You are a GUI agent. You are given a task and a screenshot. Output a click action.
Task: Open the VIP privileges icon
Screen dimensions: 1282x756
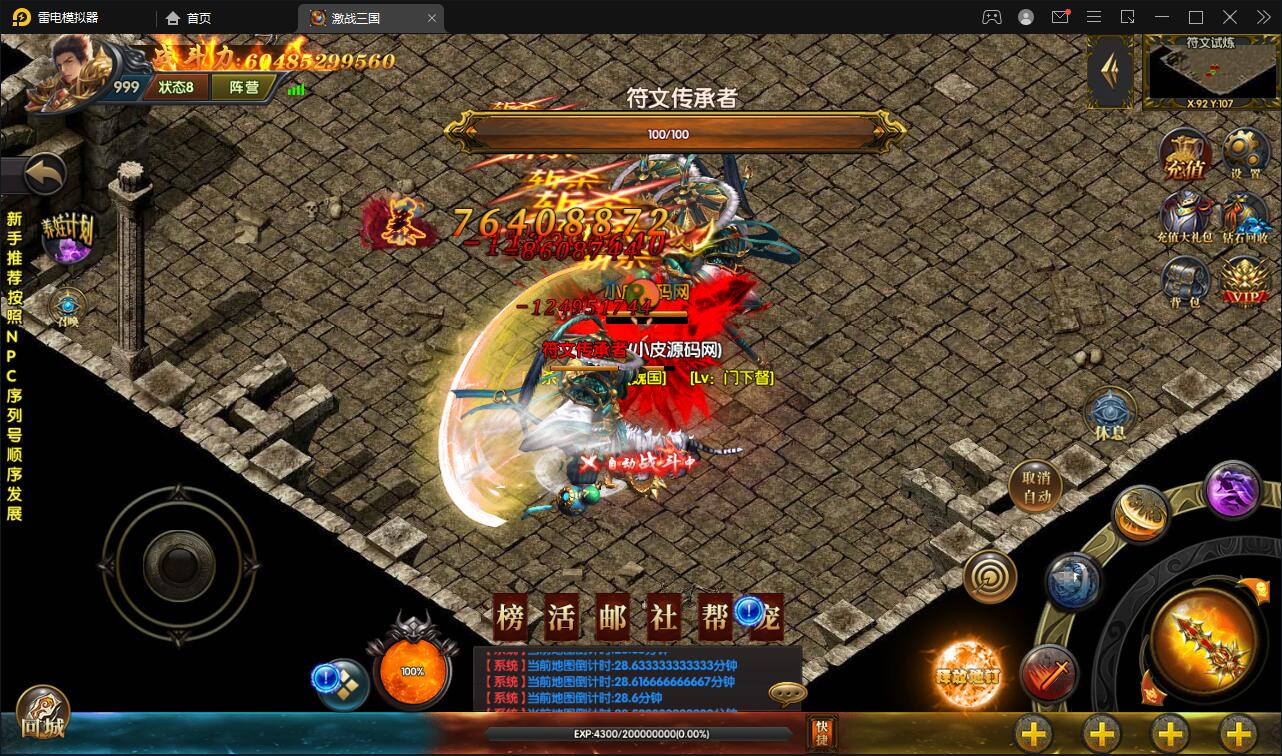[1245, 281]
